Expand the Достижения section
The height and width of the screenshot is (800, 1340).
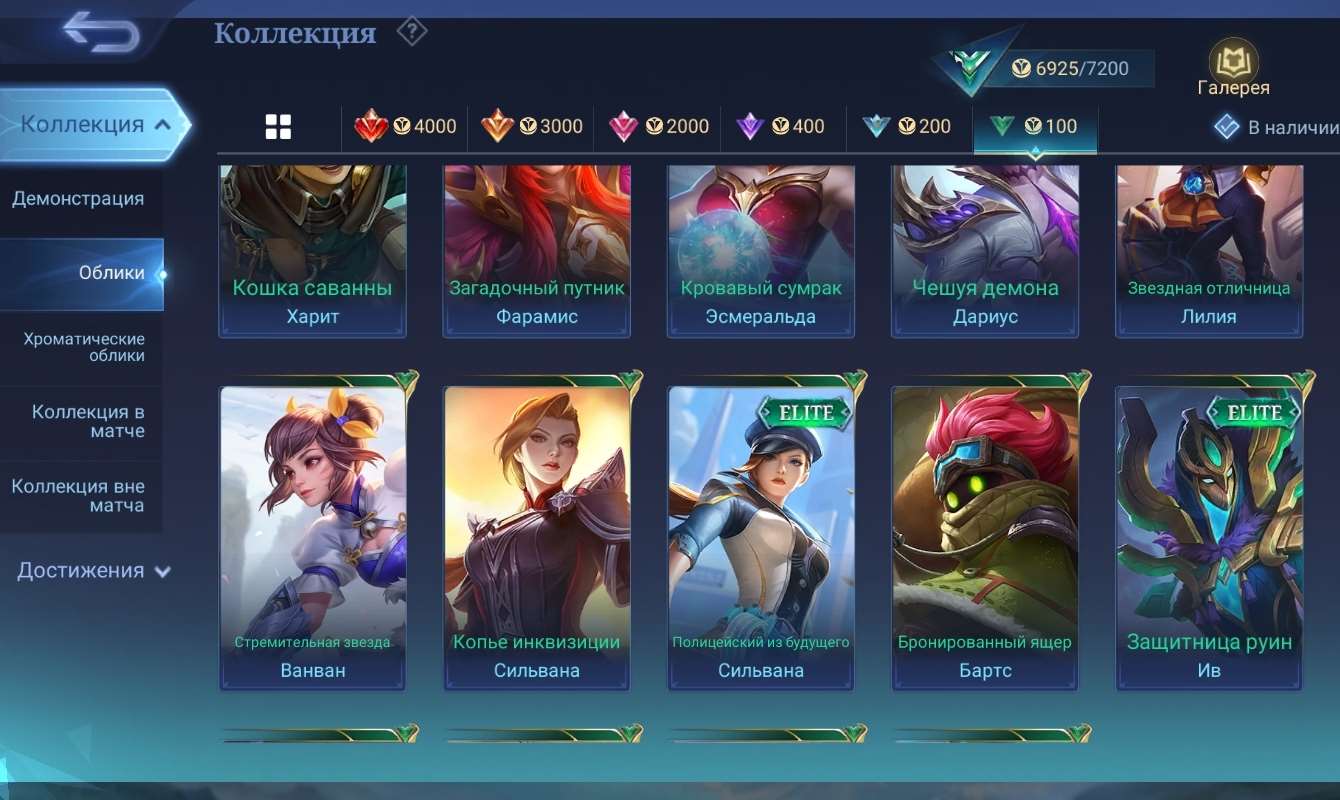pos(90,569)
